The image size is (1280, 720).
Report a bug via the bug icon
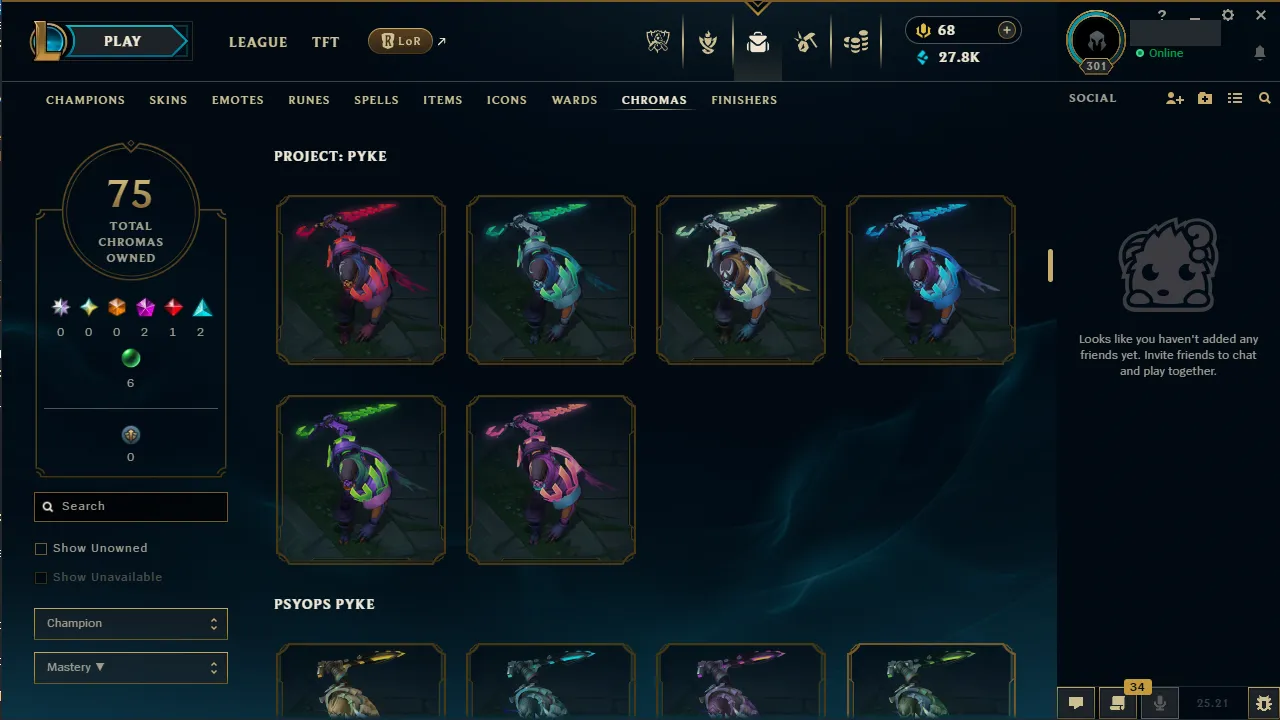[1262, 703]
